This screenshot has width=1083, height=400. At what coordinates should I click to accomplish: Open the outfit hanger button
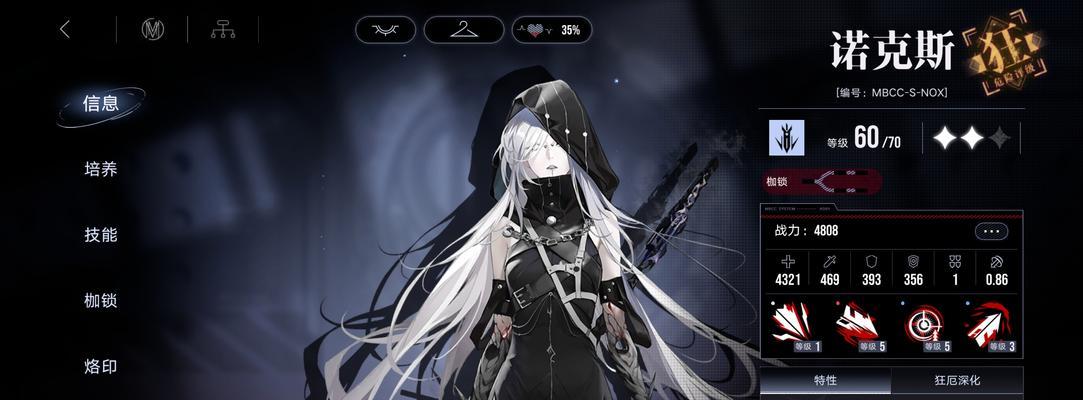[x=463, y=30]
